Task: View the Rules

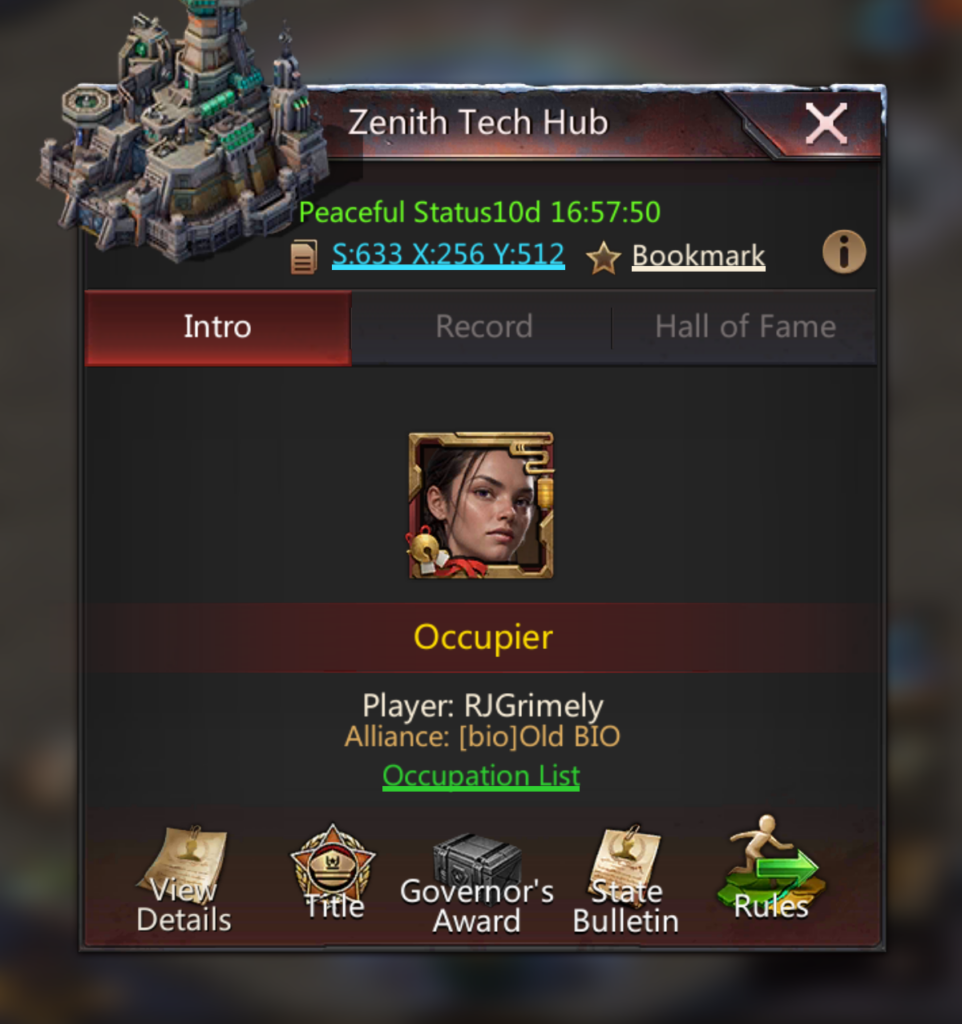Action: tap(771, 872)
